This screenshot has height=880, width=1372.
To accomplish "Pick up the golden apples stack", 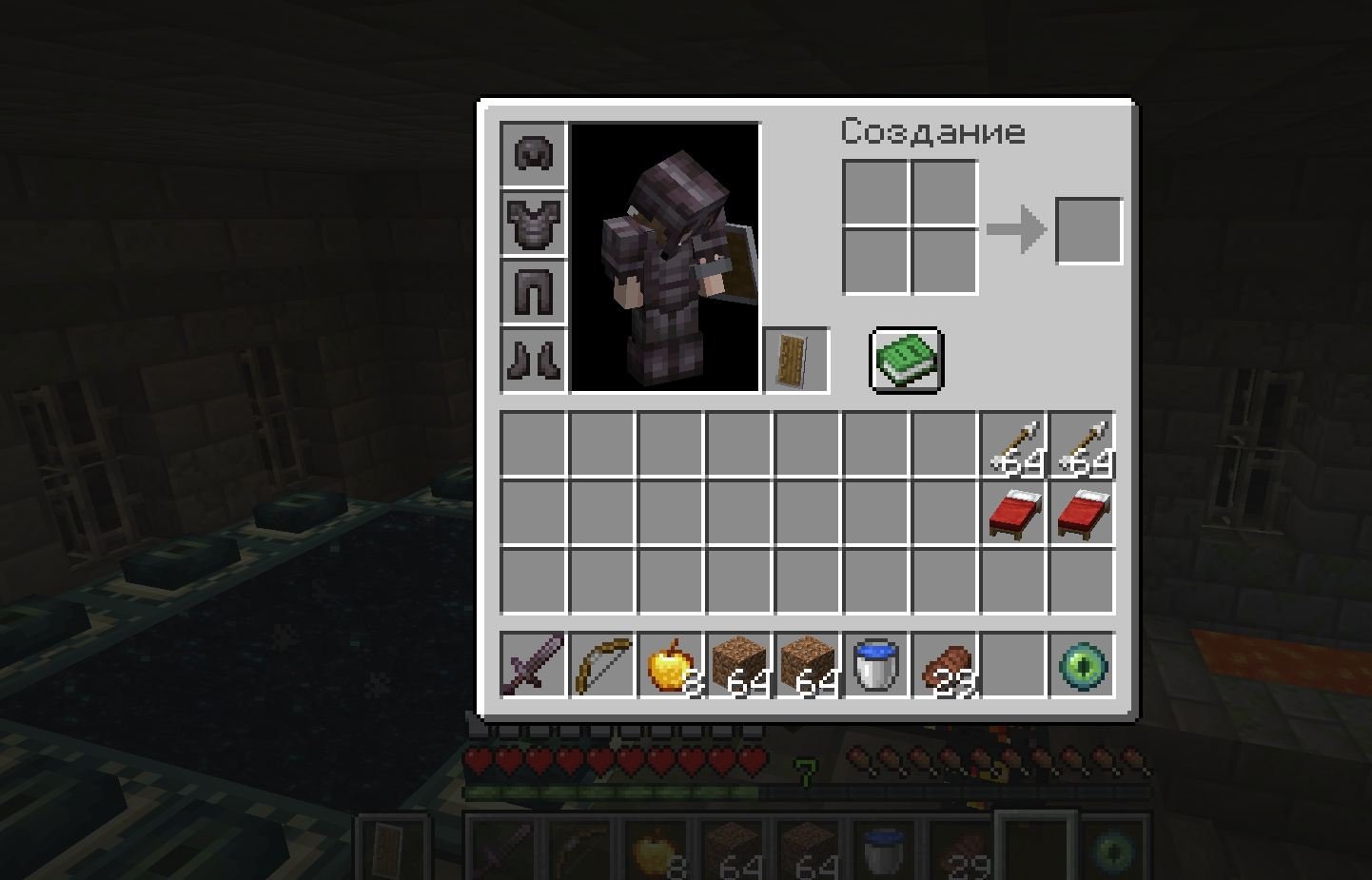I will click(x=671, y=665).
